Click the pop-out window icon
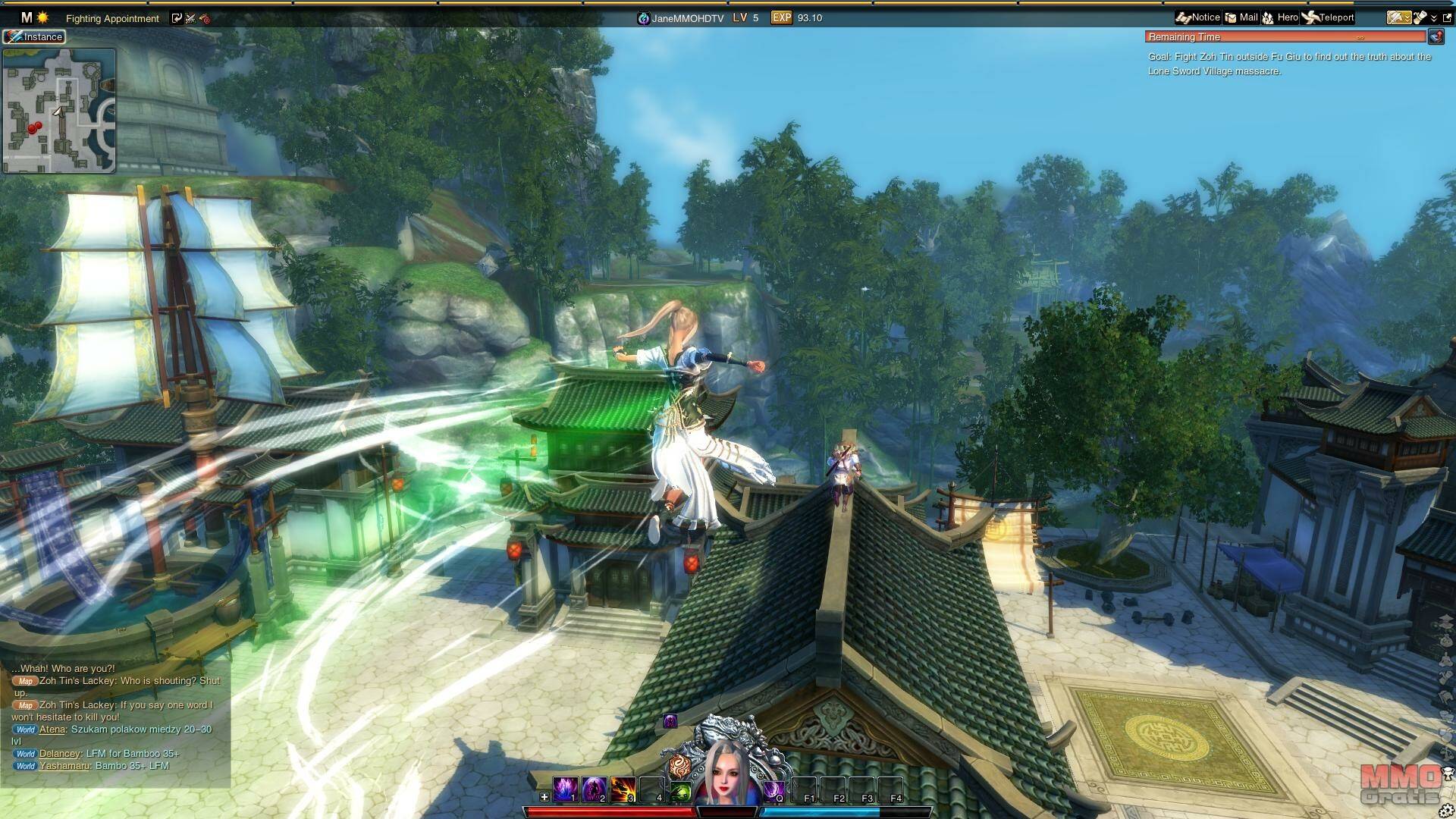 coord(1447,17)
